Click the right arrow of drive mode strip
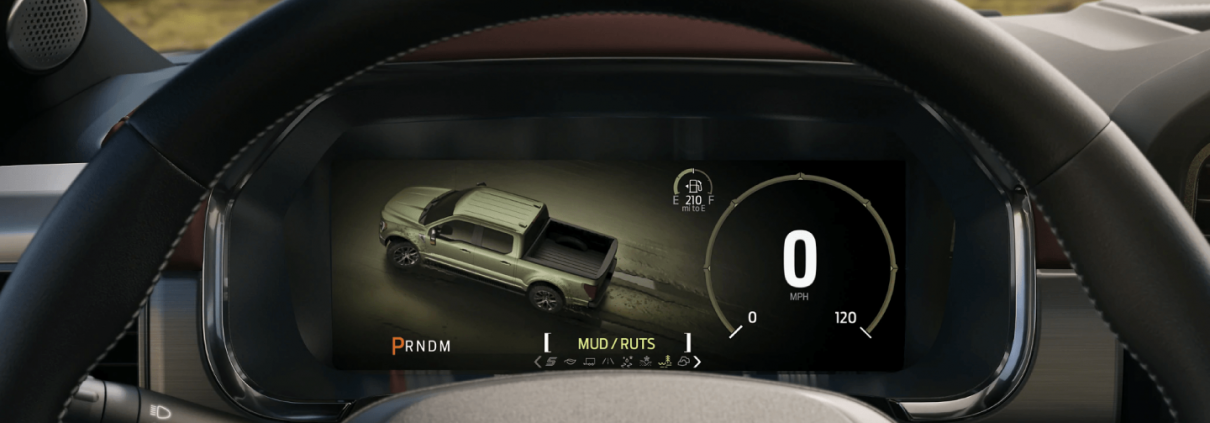1210x423 pixels. pyautogui.click(x=697, y=362)
